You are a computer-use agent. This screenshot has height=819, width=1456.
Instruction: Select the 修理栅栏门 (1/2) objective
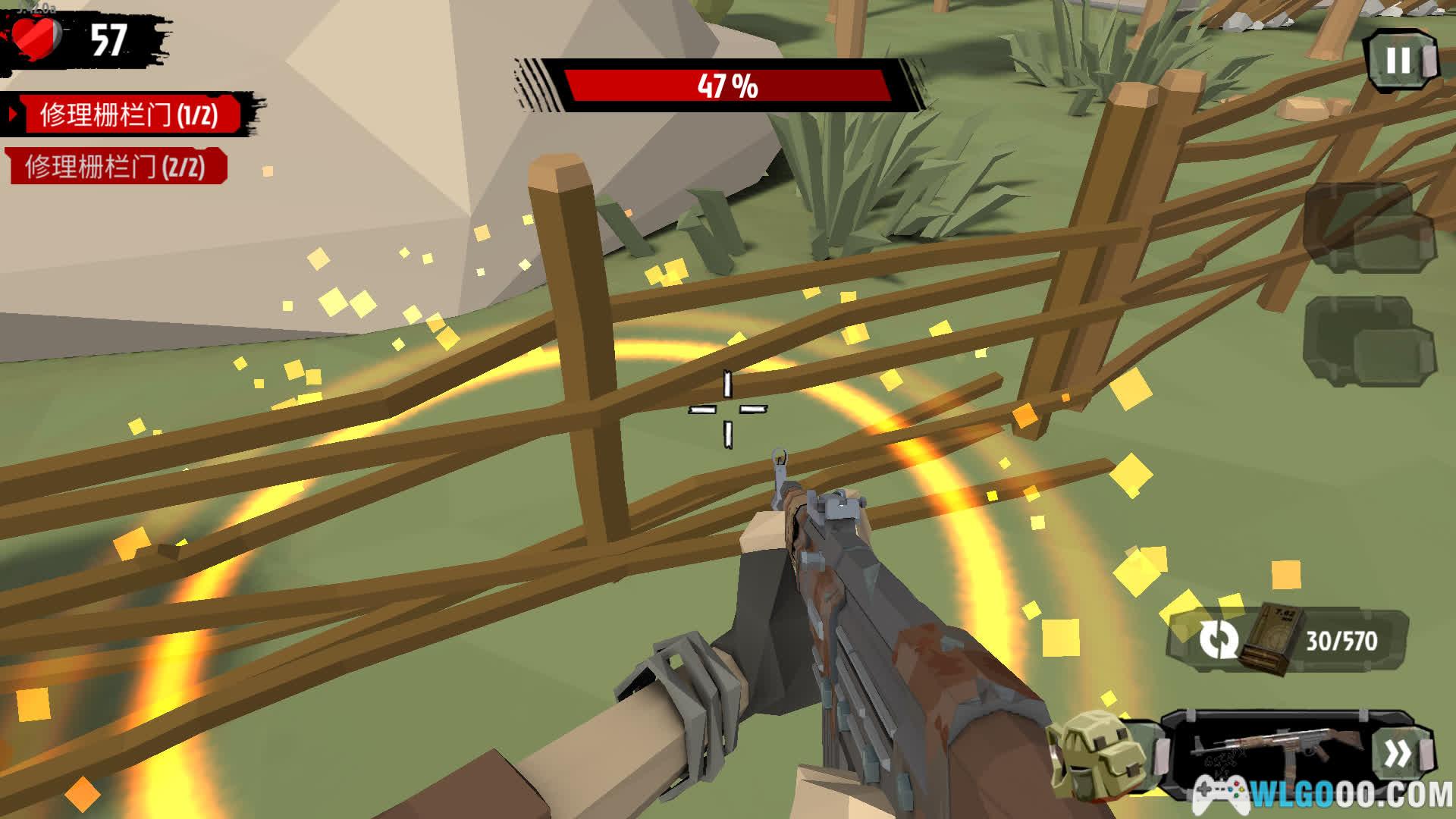coord(129,115)
